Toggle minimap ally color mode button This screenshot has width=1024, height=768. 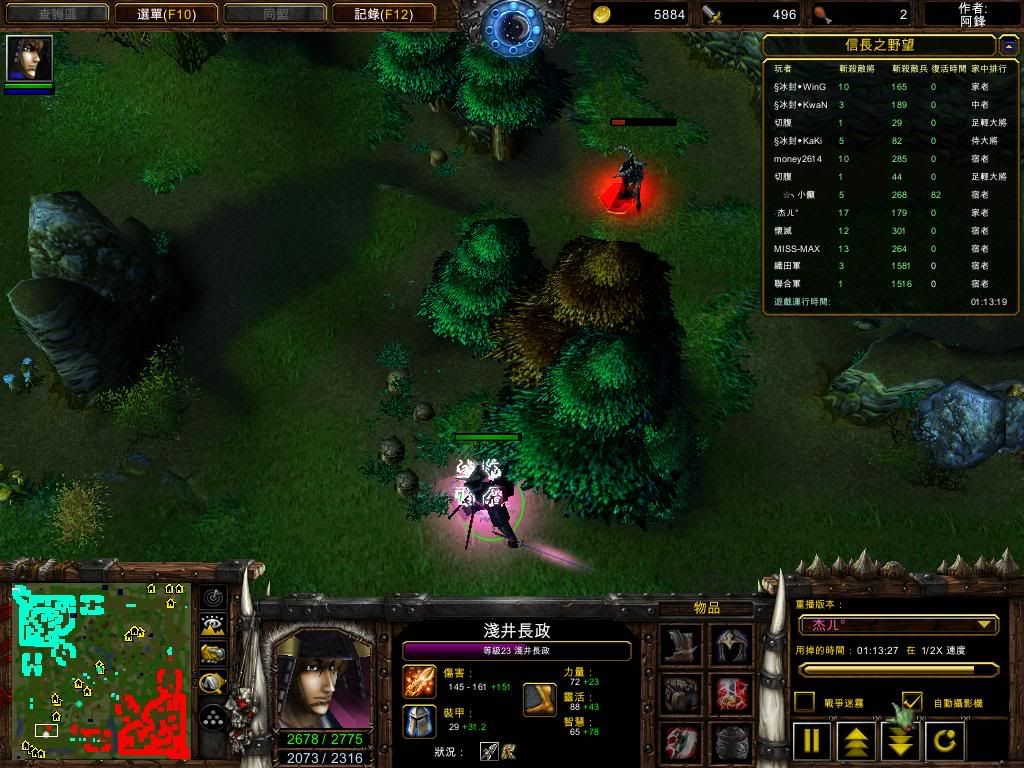213,654
